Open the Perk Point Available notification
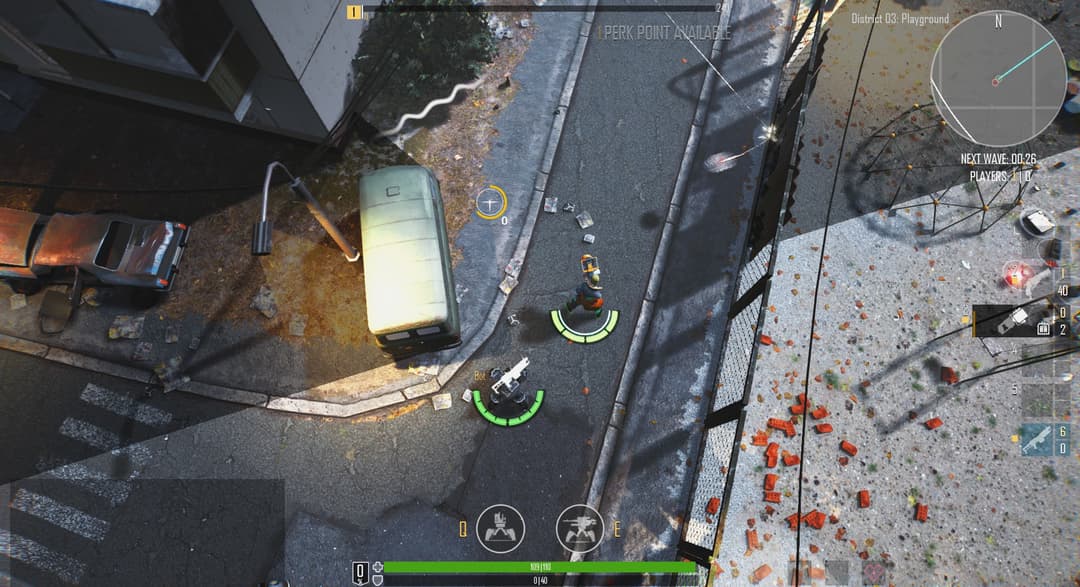The height and width of the screenshot is (587, 1080). (x=664, y=32)
